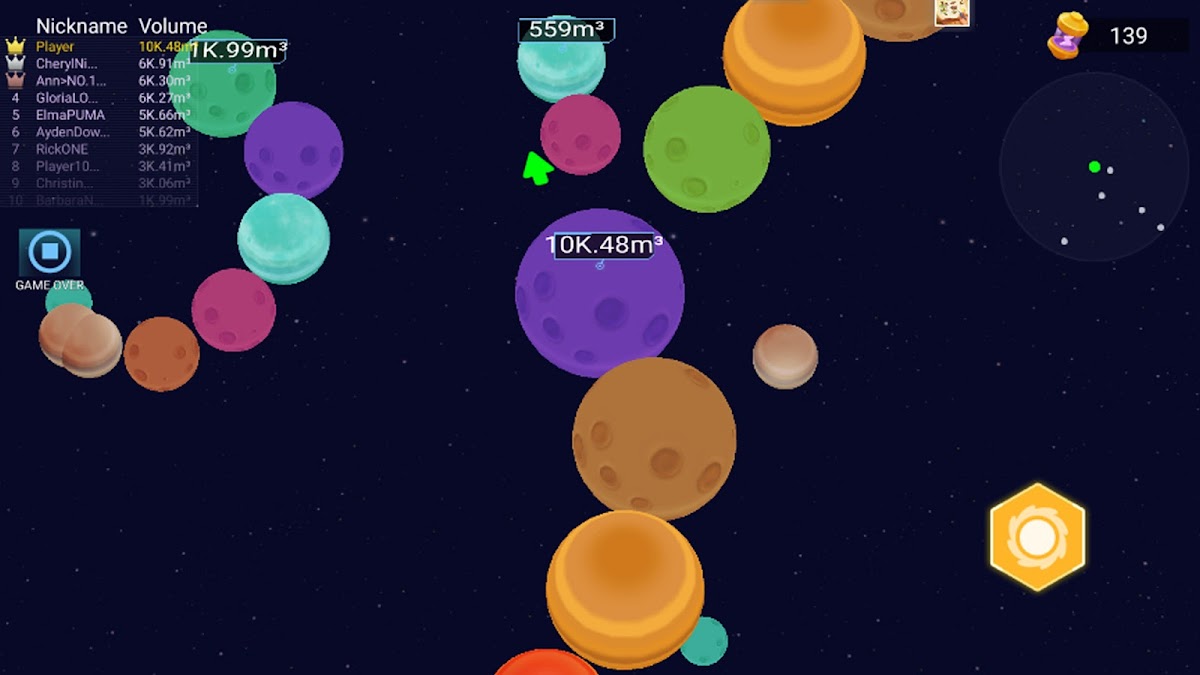Select ElmaPUMA in the leaderboard
This screenshot has width=1200, height=675.
click(x=100, y=115)
